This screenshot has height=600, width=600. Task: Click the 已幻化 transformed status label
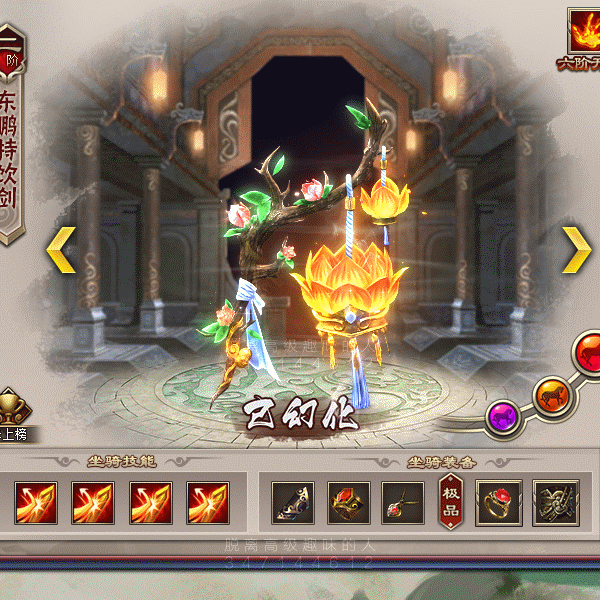pos(301,415)
